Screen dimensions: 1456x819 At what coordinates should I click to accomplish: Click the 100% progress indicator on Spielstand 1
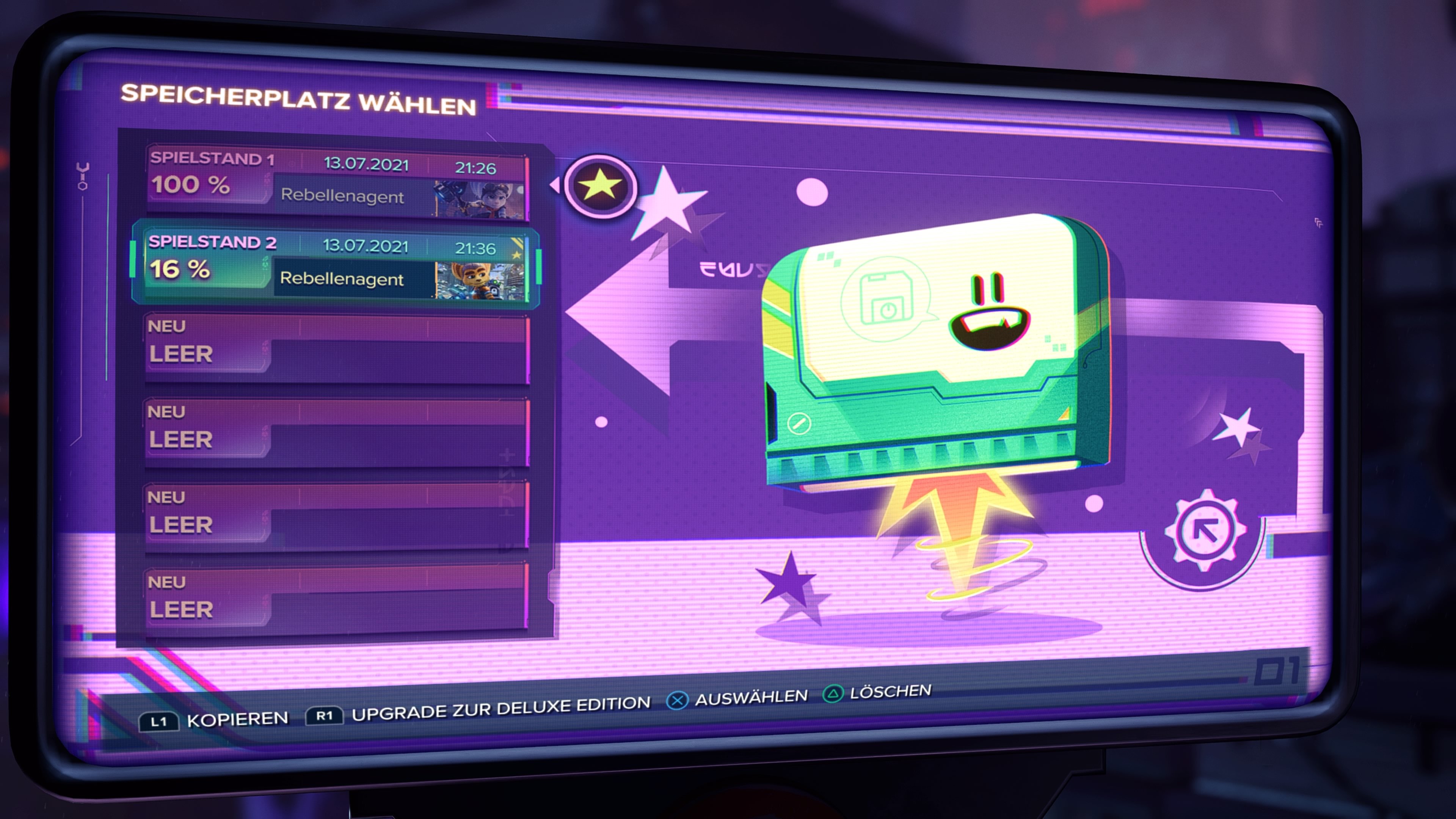189,185
